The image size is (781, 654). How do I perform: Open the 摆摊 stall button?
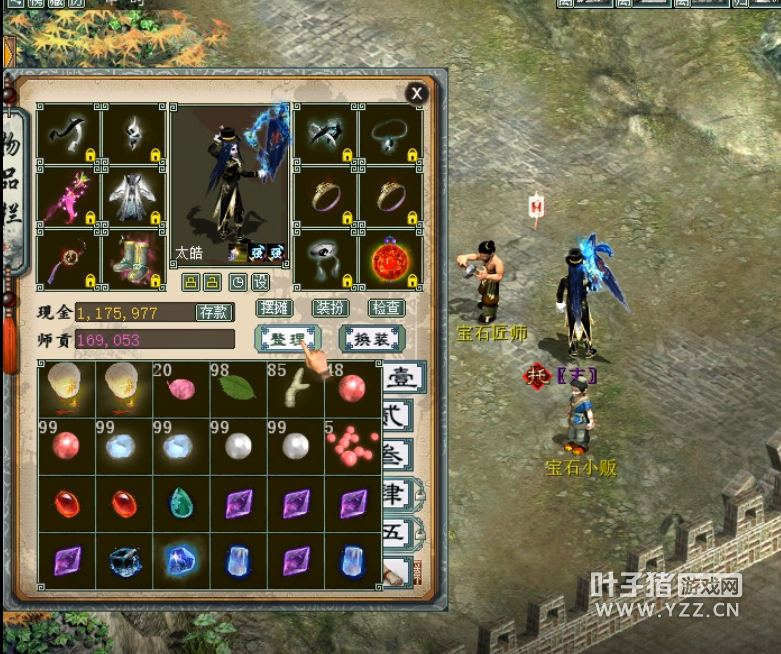tap(273, 309)
